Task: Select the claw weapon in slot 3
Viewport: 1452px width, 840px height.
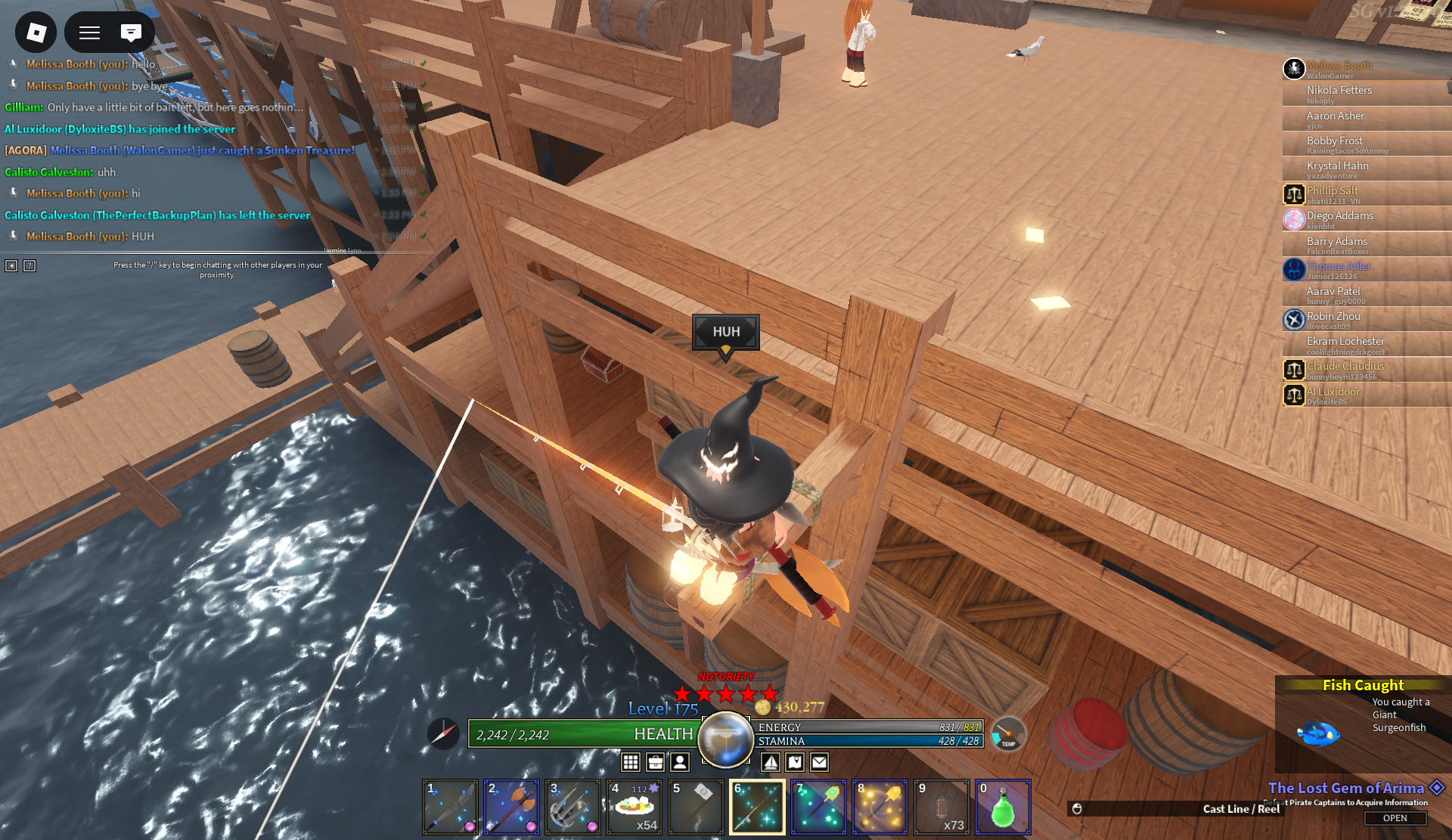Action: tap(572, 807)
